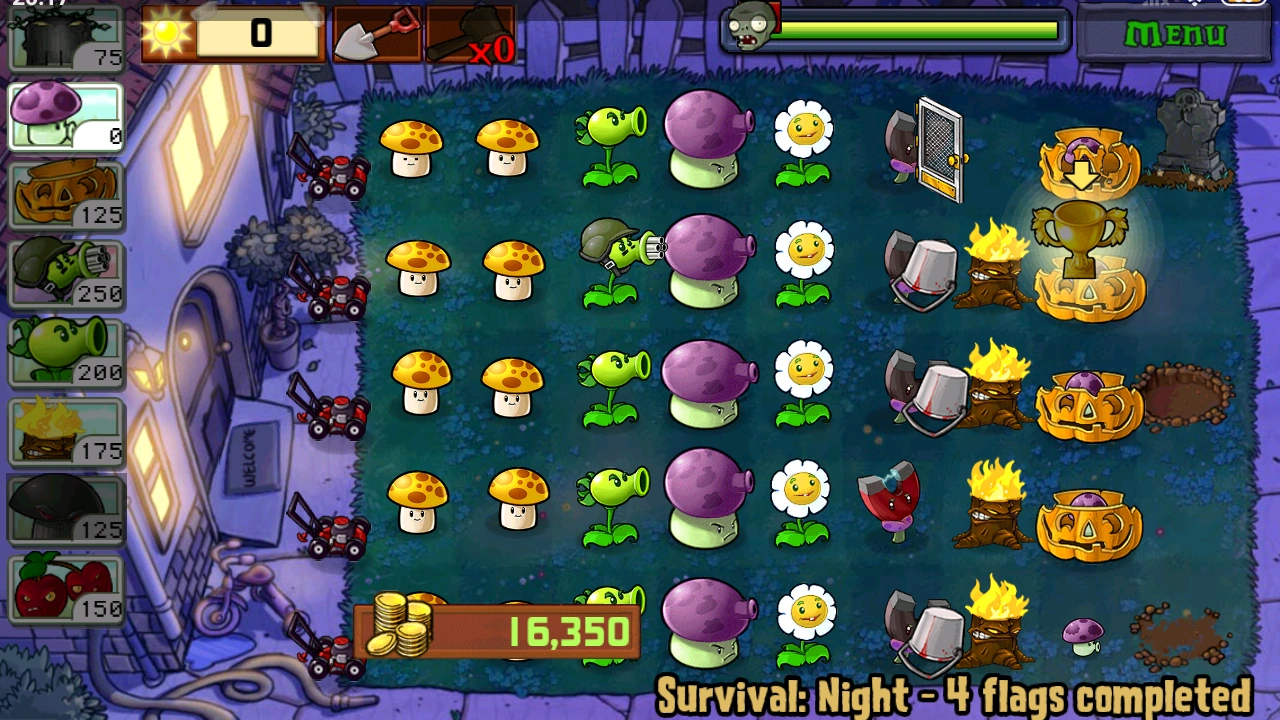Click the sun icon on the counter
This screenshot has width=1280, height=720.
click(168, 32)
